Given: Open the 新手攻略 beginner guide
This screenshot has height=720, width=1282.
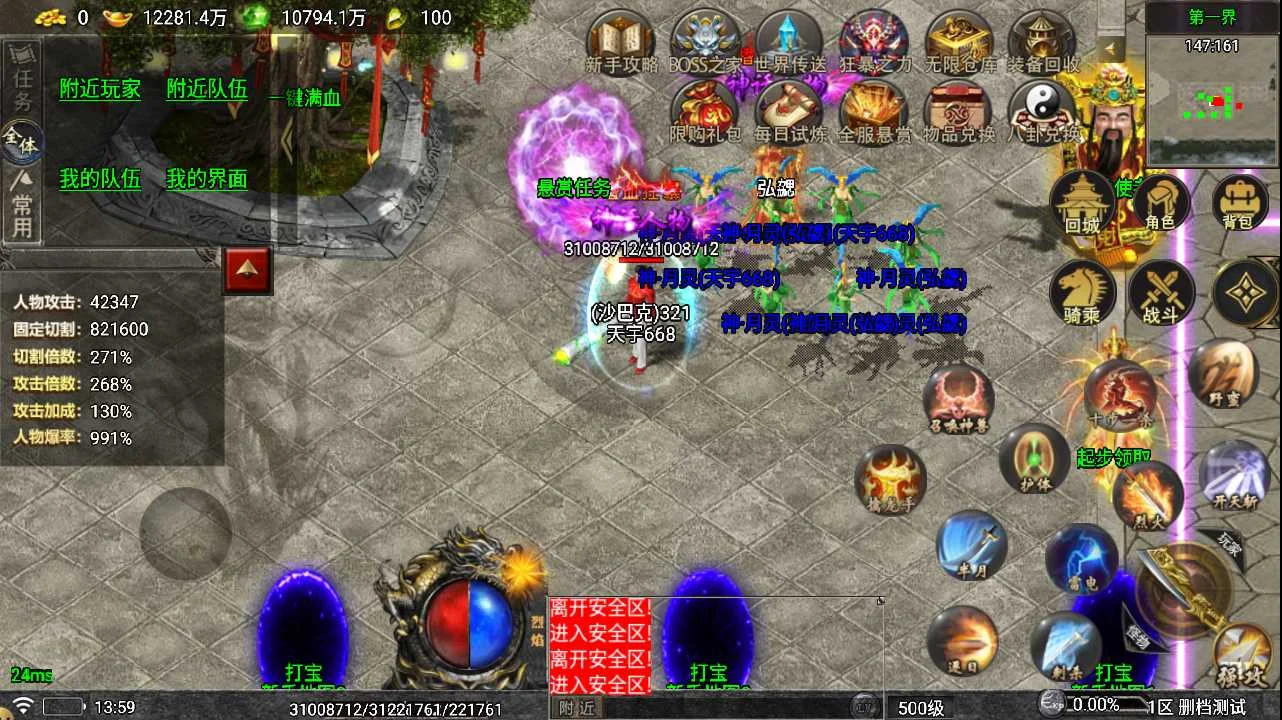Looking at the screenshot, I should click(621, 42).
